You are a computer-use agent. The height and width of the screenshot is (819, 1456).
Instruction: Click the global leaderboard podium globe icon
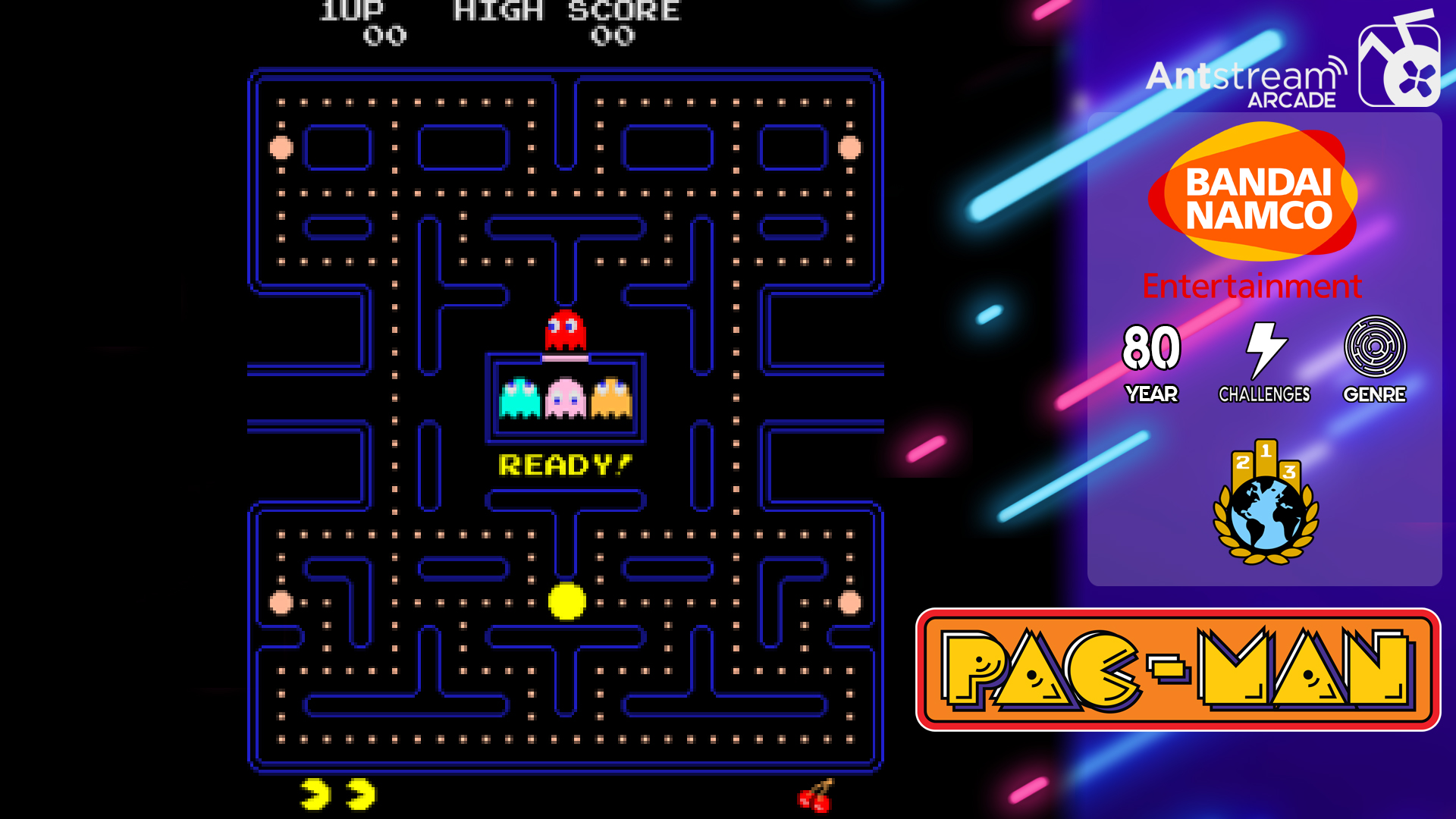1265,504
